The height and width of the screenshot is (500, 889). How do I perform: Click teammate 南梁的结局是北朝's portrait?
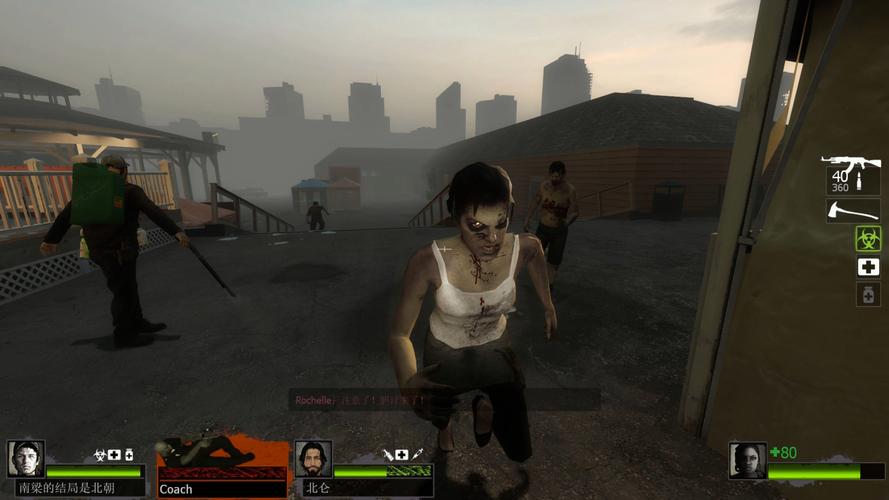coord(26,459)
